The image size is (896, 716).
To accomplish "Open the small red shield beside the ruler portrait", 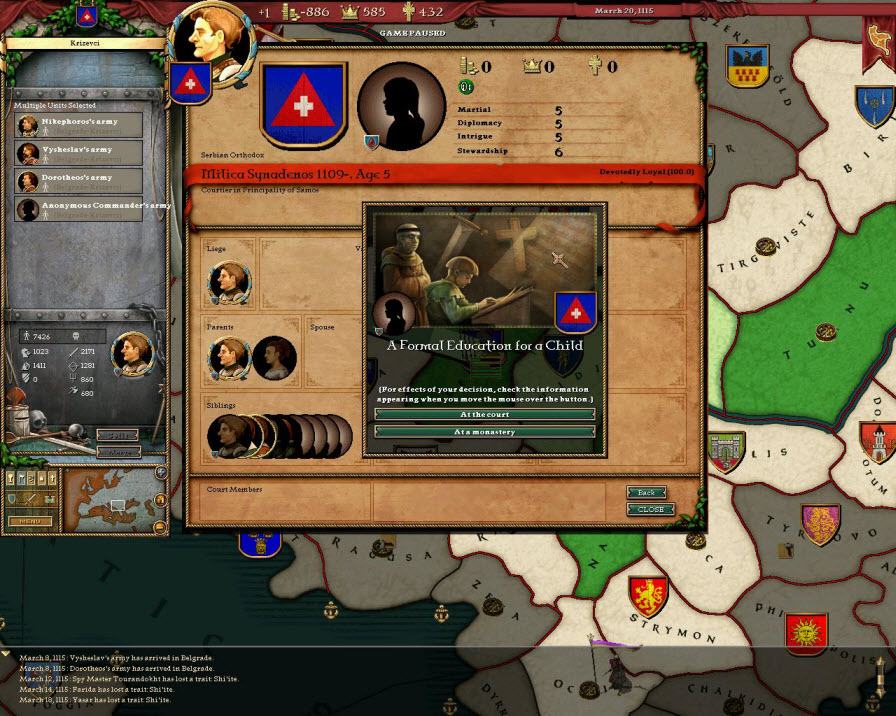I will (188, 84).
